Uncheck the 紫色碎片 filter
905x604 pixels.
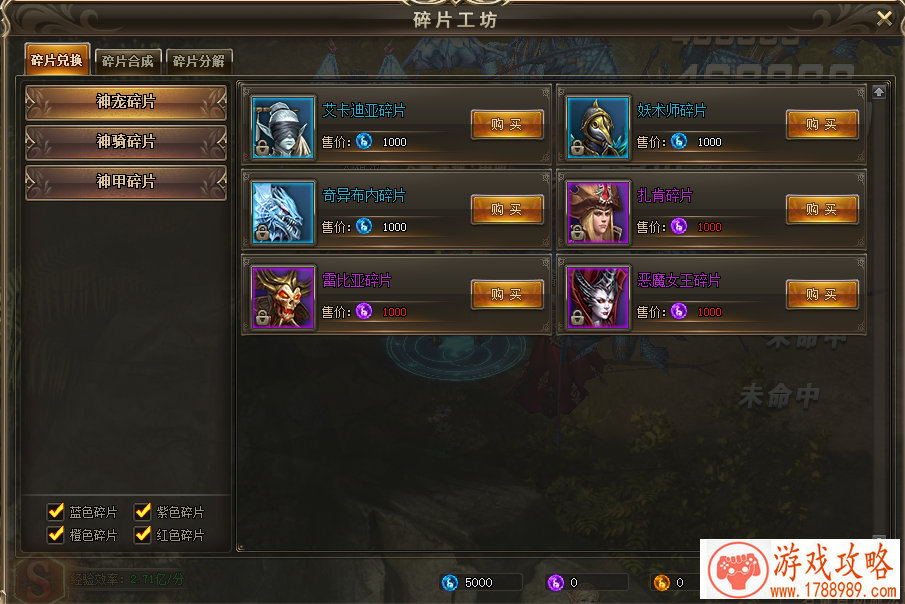[143, 512]
